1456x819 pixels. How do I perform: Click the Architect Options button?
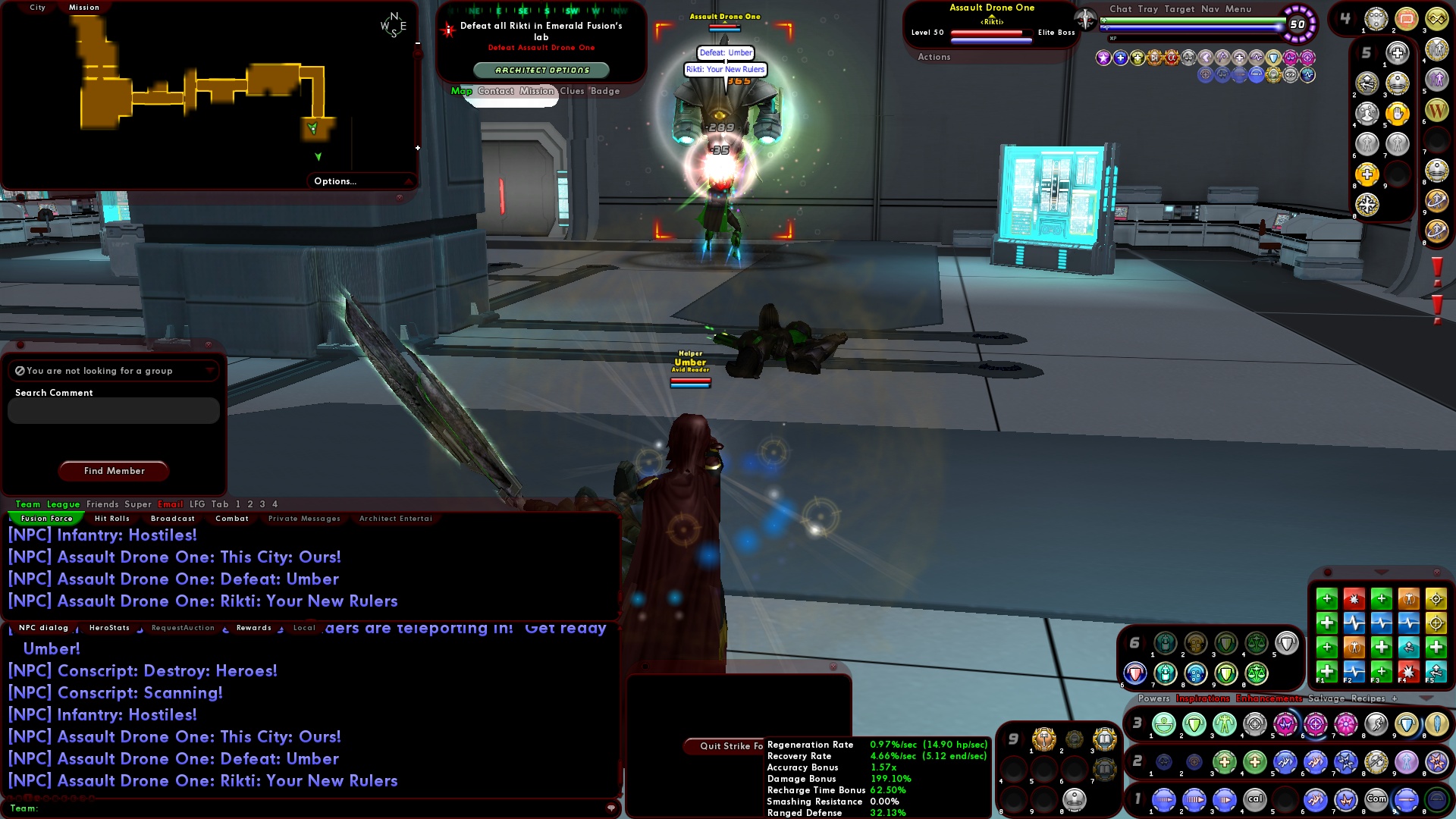[x=540, y=69]
